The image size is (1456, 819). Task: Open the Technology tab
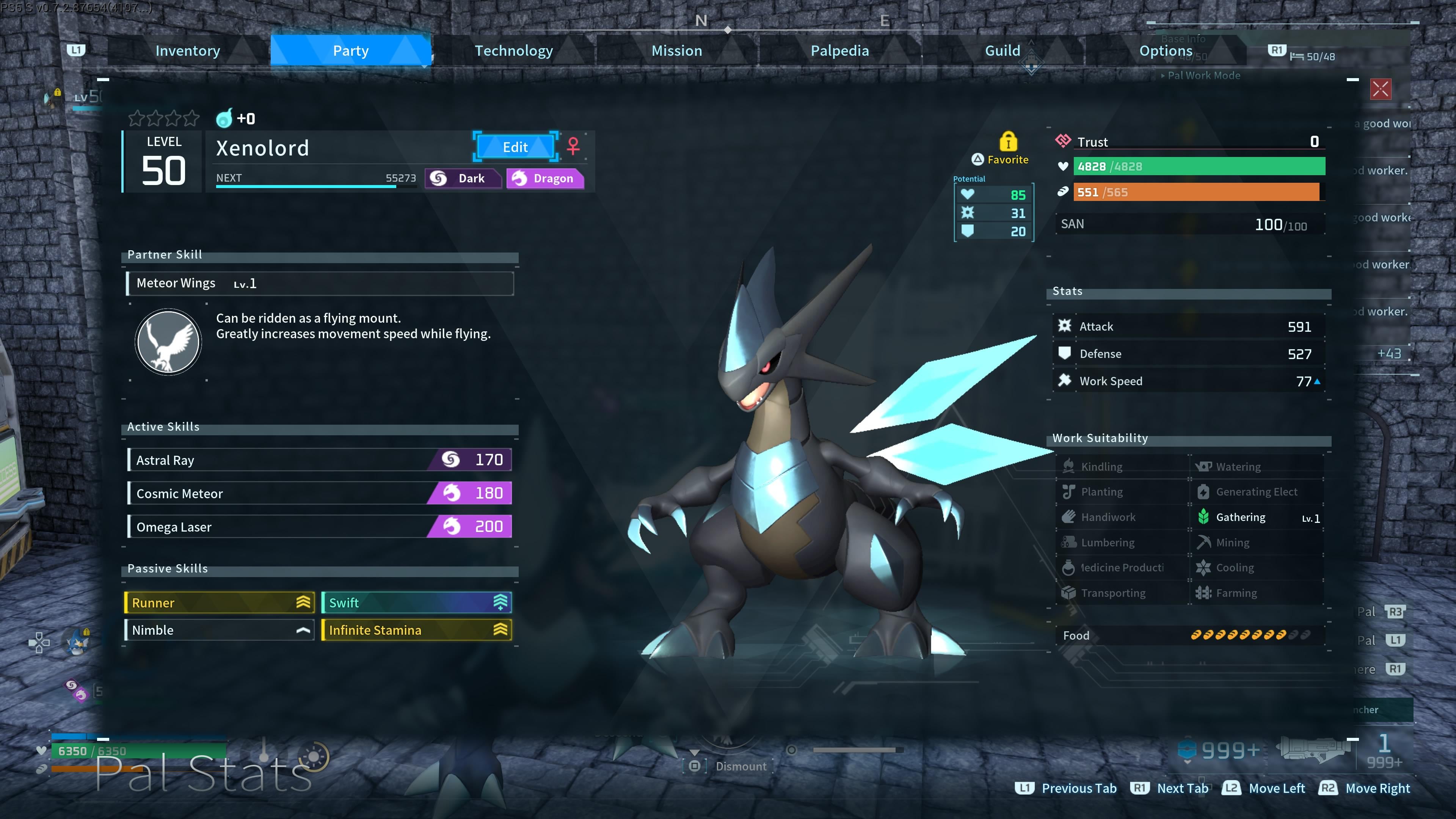tap(513, 51)
